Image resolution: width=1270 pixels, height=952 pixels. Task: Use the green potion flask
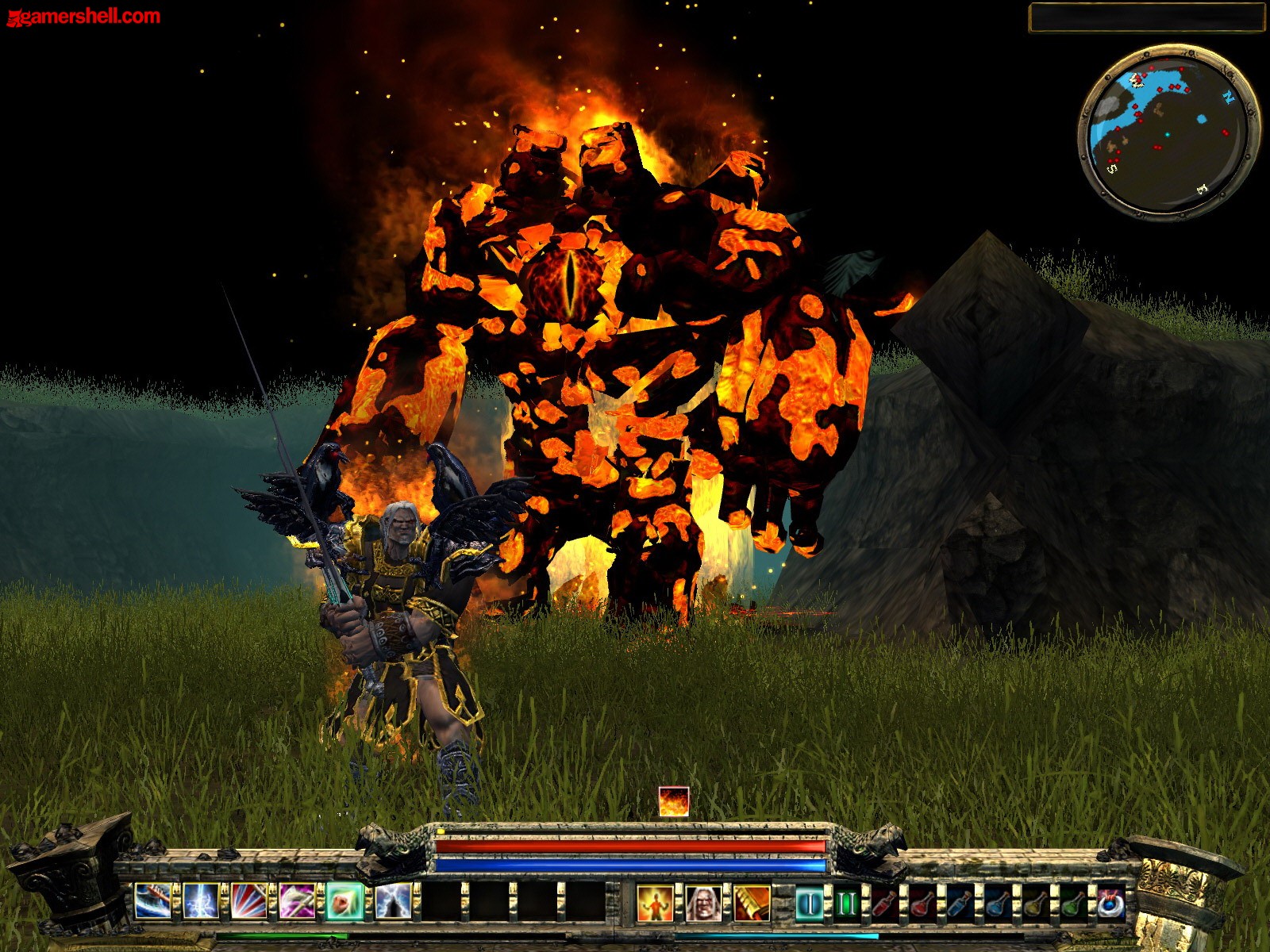click(x=1073, y=904)
